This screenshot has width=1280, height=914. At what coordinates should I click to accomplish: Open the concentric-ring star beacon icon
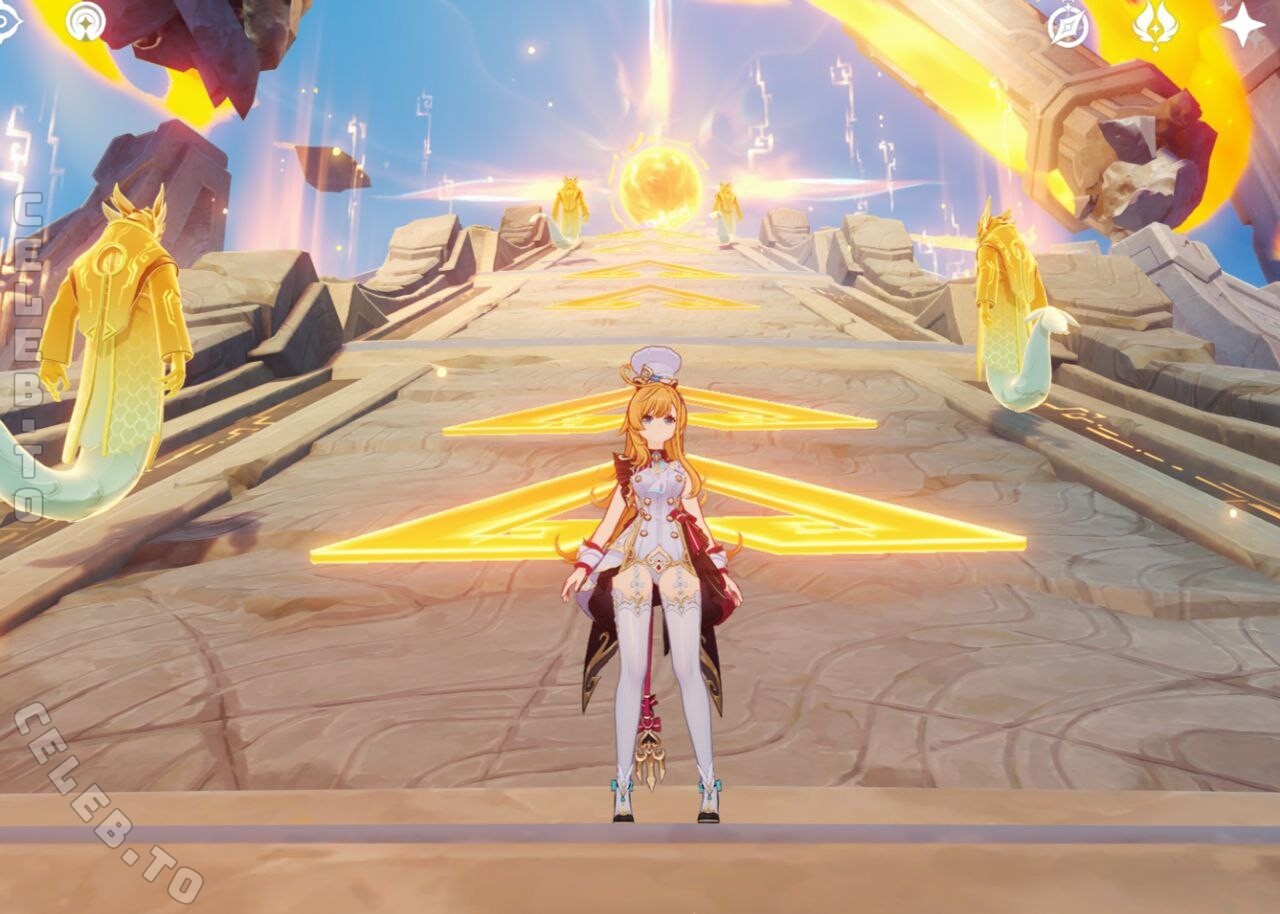(86, 22)
